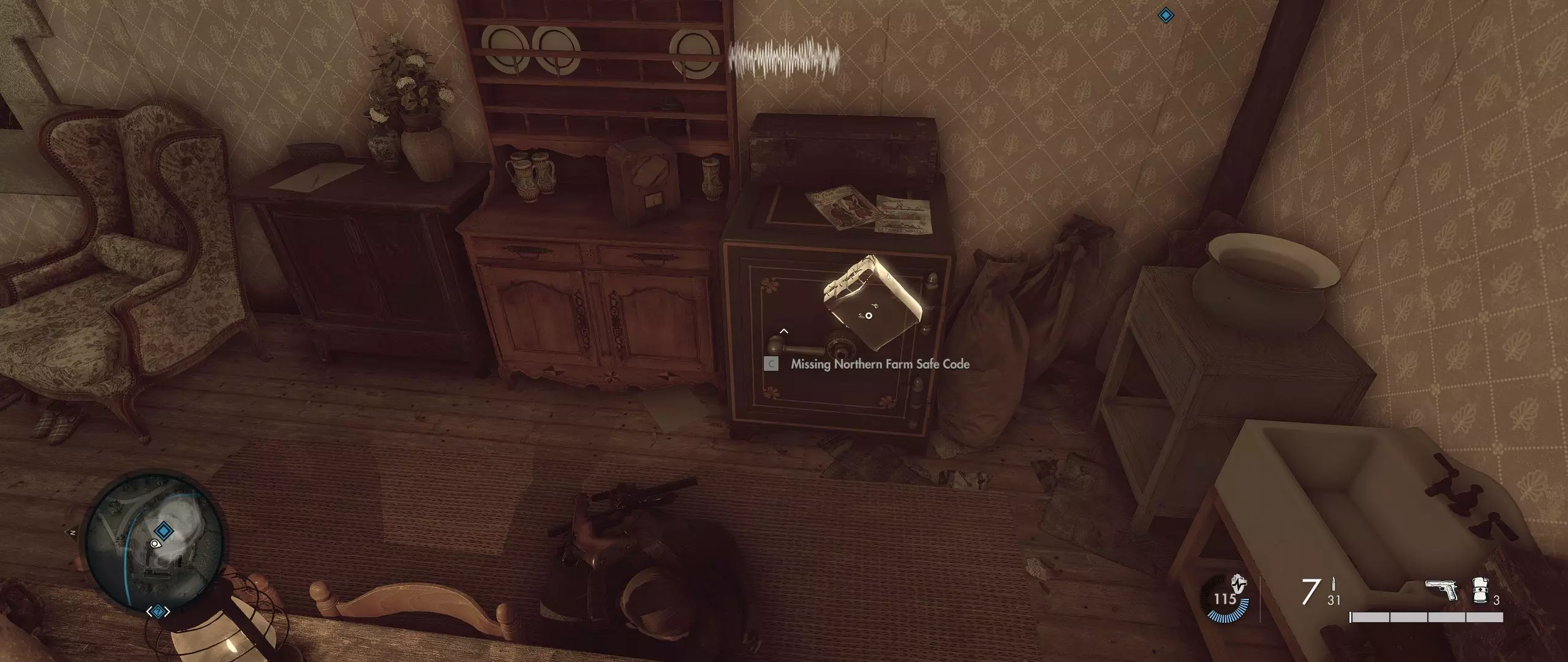Image resolution: width=1568 pixels, height=662 pixels.
Task: Click the north compass marker beside the minimap
Action: (72, 533)
